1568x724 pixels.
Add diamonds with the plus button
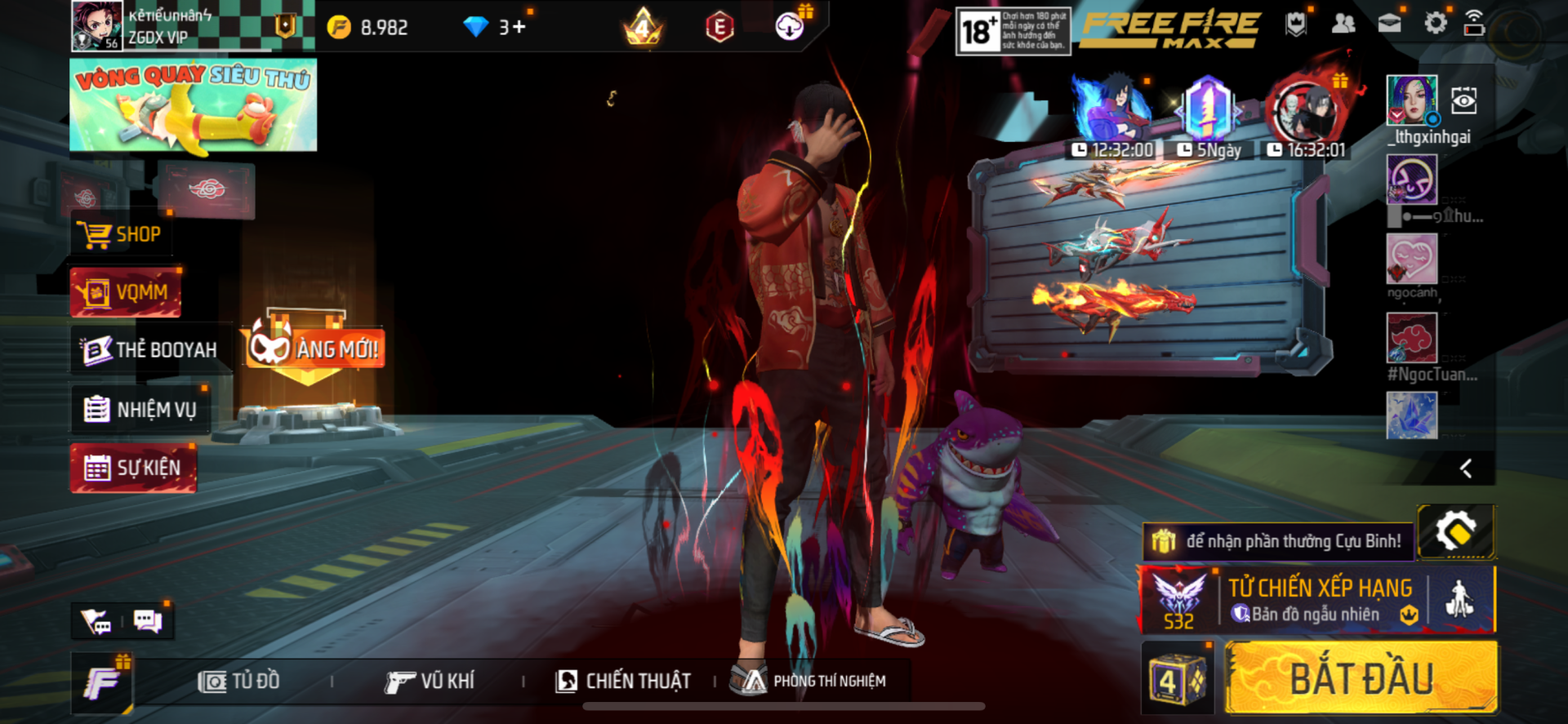coord(519,27)
